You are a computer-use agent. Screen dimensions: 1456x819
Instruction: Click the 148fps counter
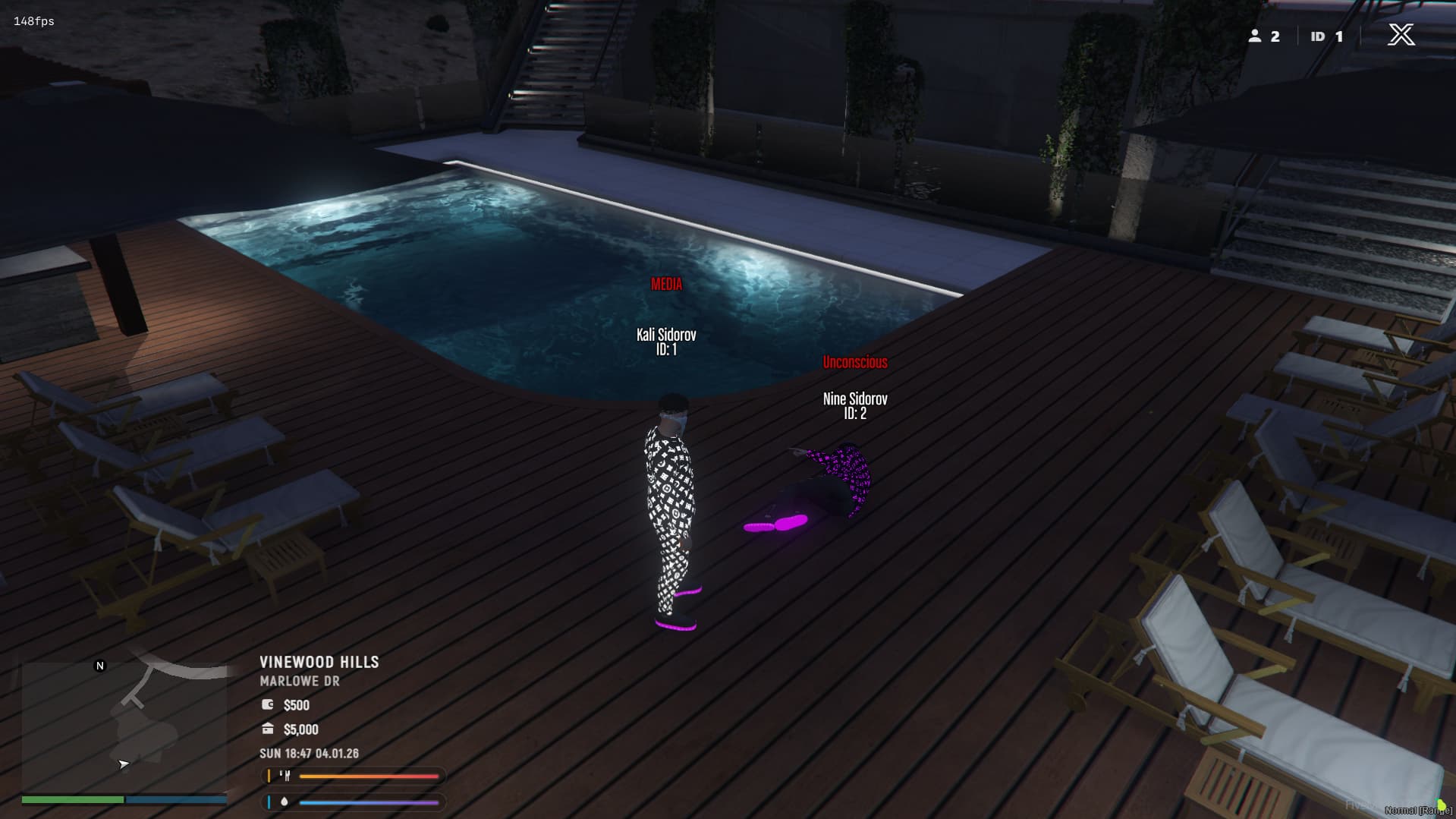32,21
